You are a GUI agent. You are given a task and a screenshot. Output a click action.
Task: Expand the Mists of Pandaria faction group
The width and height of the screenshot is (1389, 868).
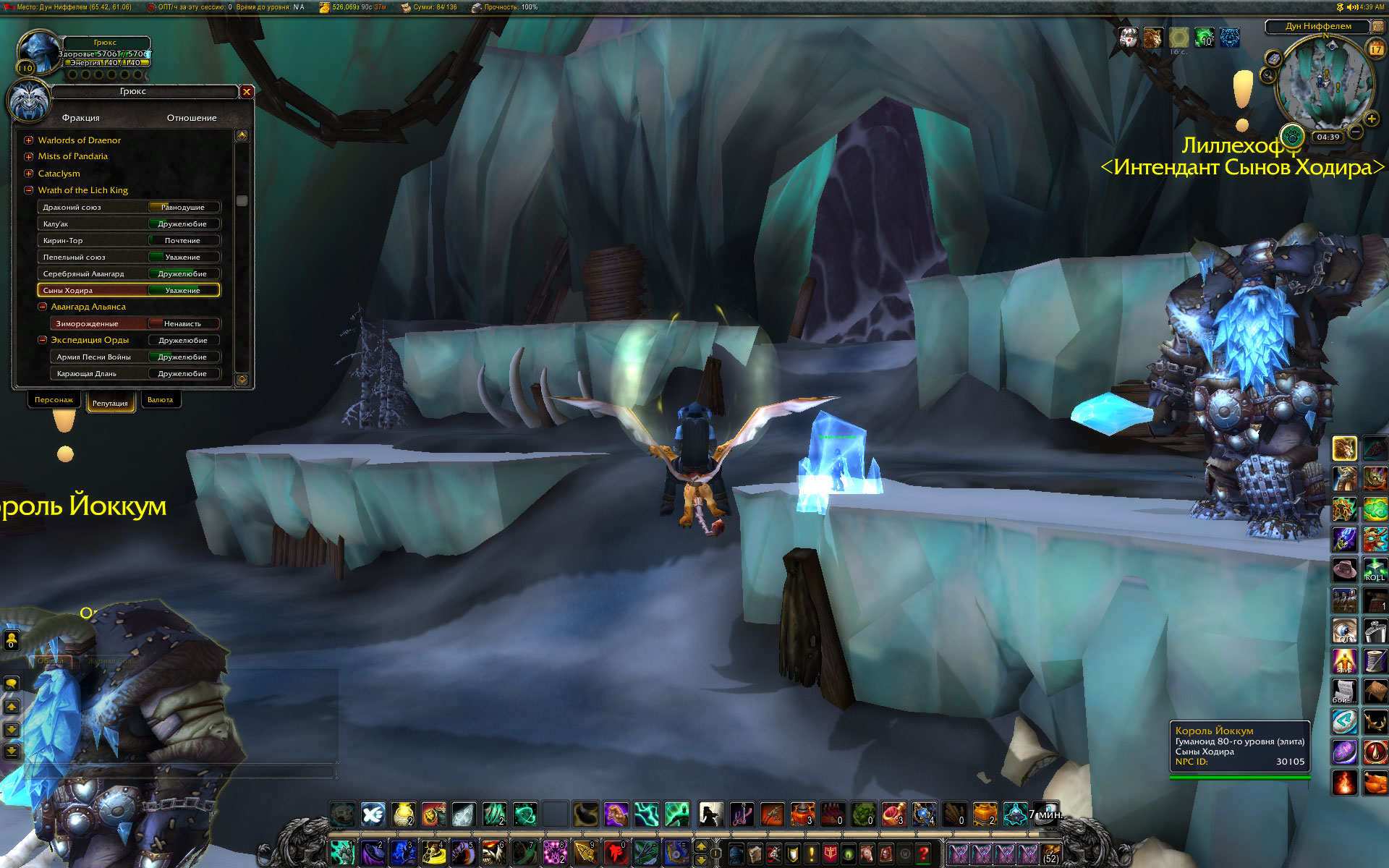29,157
